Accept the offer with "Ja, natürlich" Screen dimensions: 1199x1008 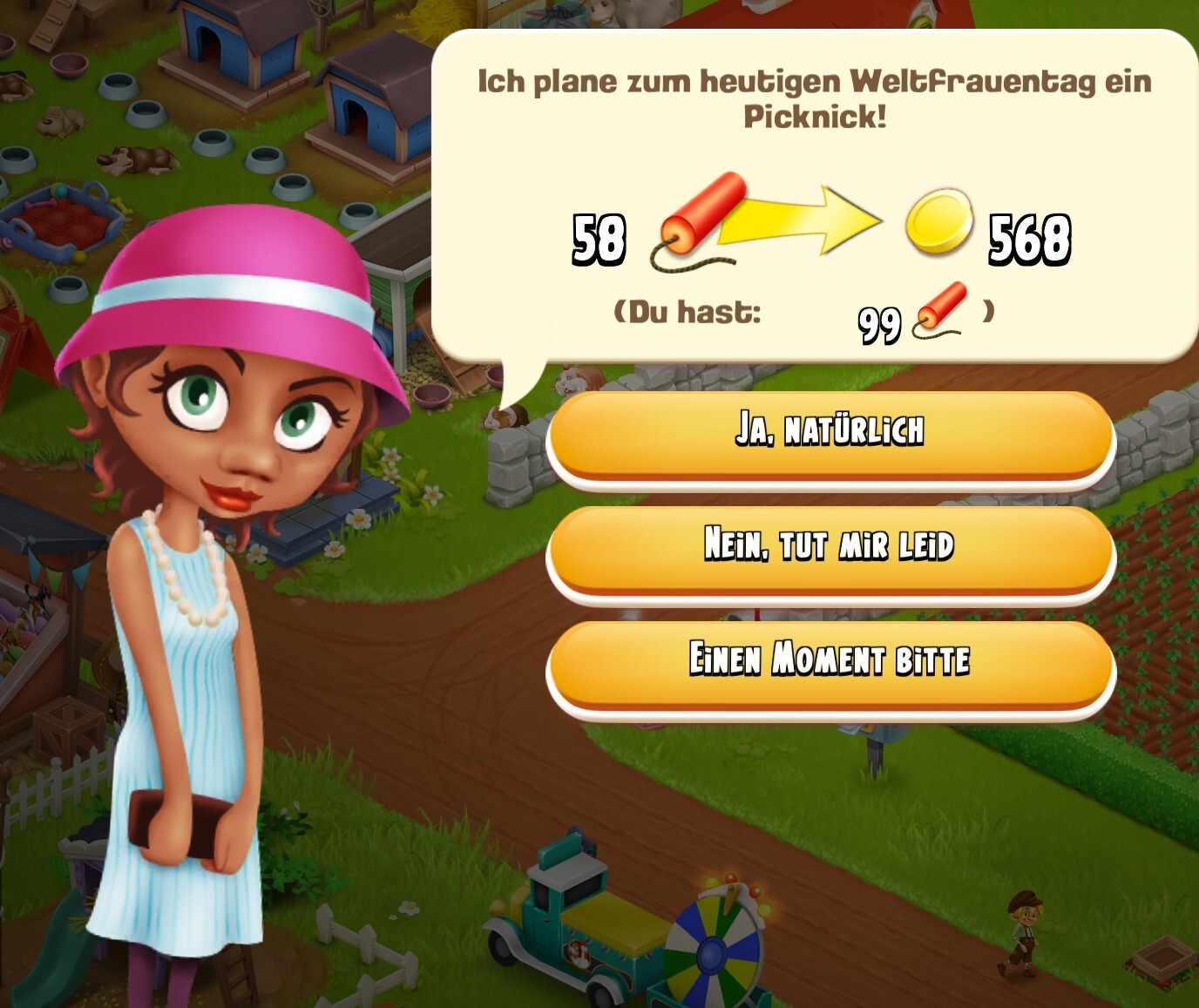click(x=830, y=433)
